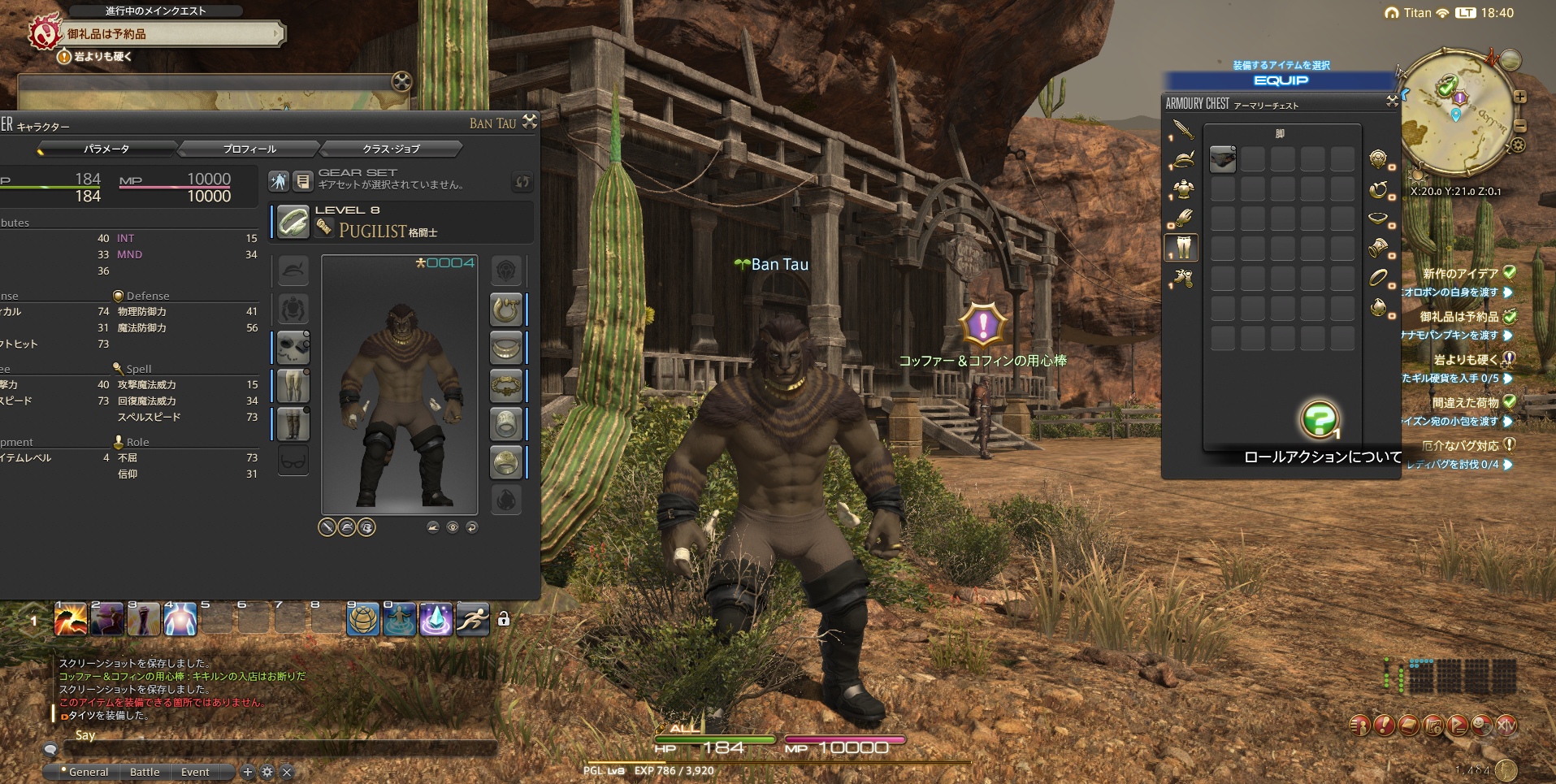
Task: Click the green question mark help icon
Action: pos(1319,419)
